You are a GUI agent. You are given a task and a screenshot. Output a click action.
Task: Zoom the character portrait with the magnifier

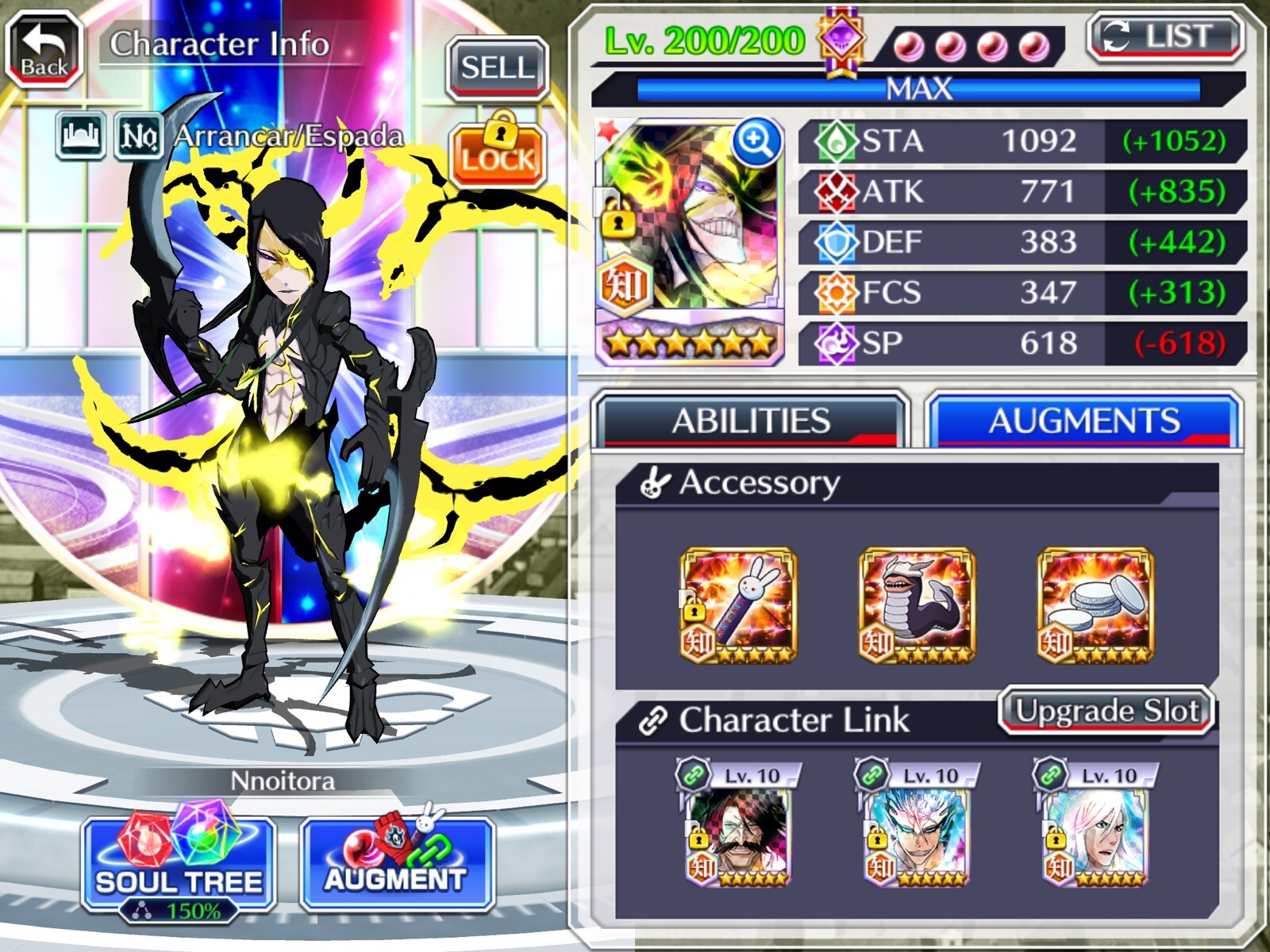pos(755,143)
